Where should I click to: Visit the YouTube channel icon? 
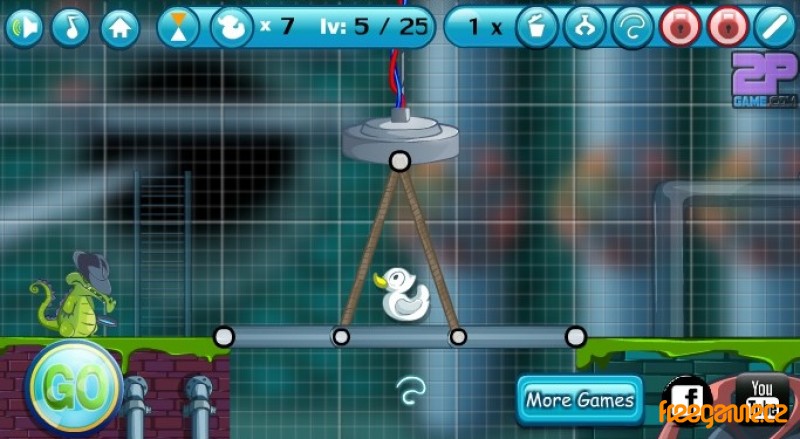762,395
